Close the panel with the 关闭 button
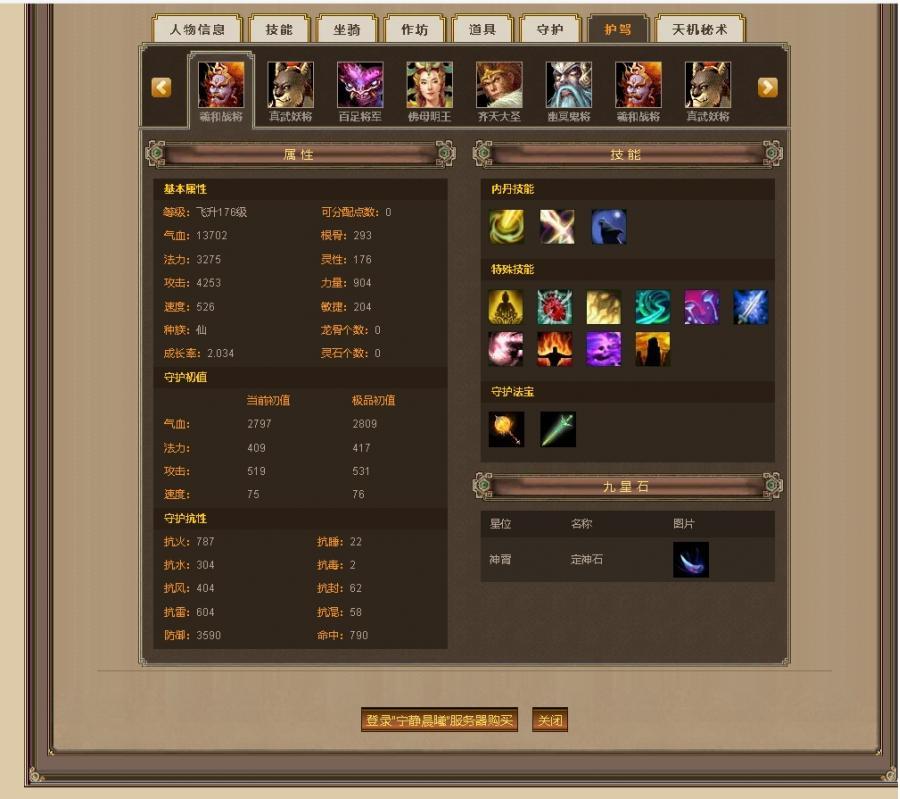 550,720
